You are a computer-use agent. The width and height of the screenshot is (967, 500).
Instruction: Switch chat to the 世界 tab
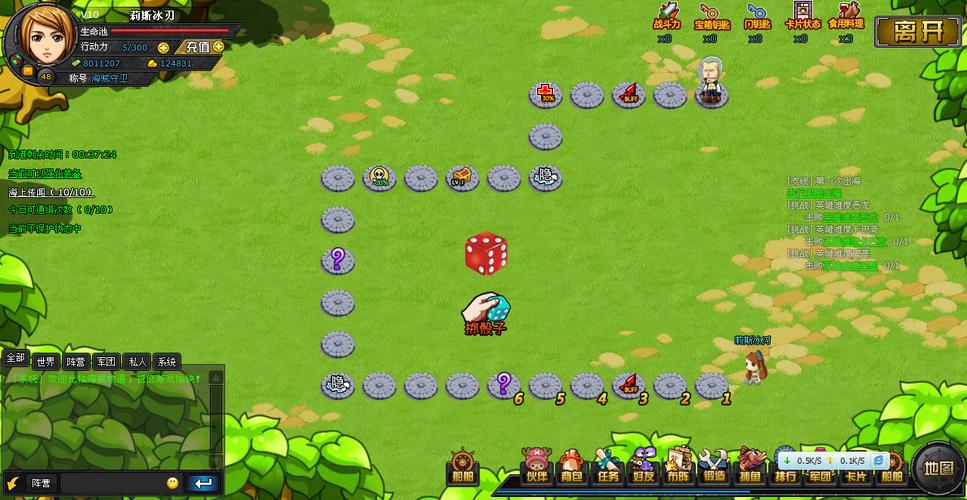click(45, 362)
